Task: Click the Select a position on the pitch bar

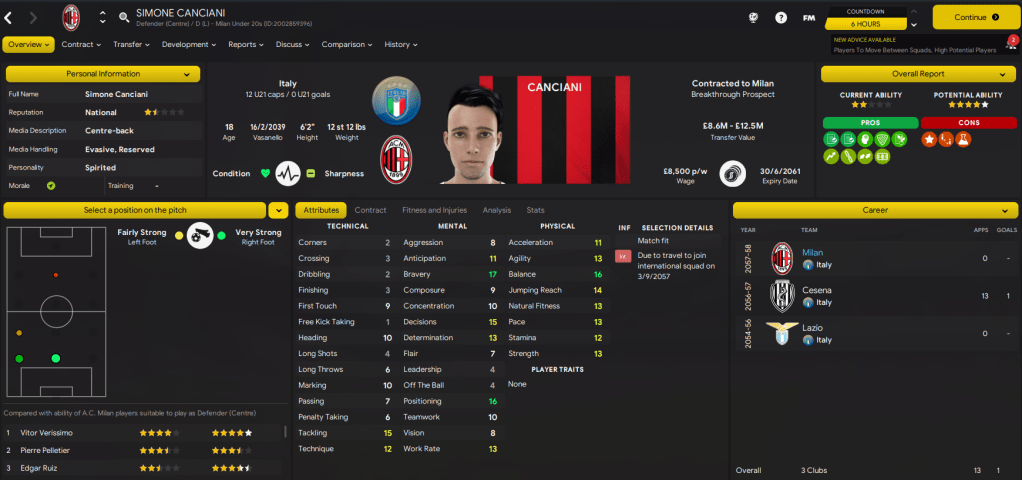Action: tap(134, 210)
